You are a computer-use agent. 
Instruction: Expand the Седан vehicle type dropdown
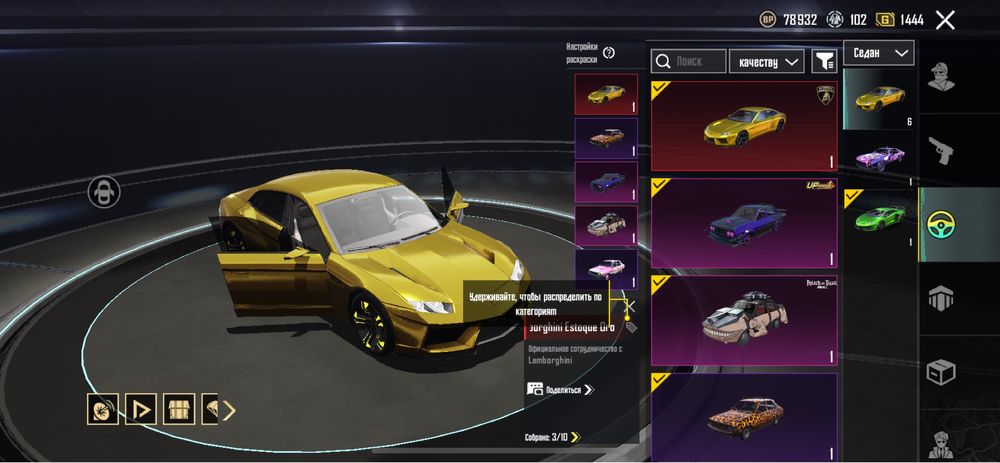click(x=879, y=53)
